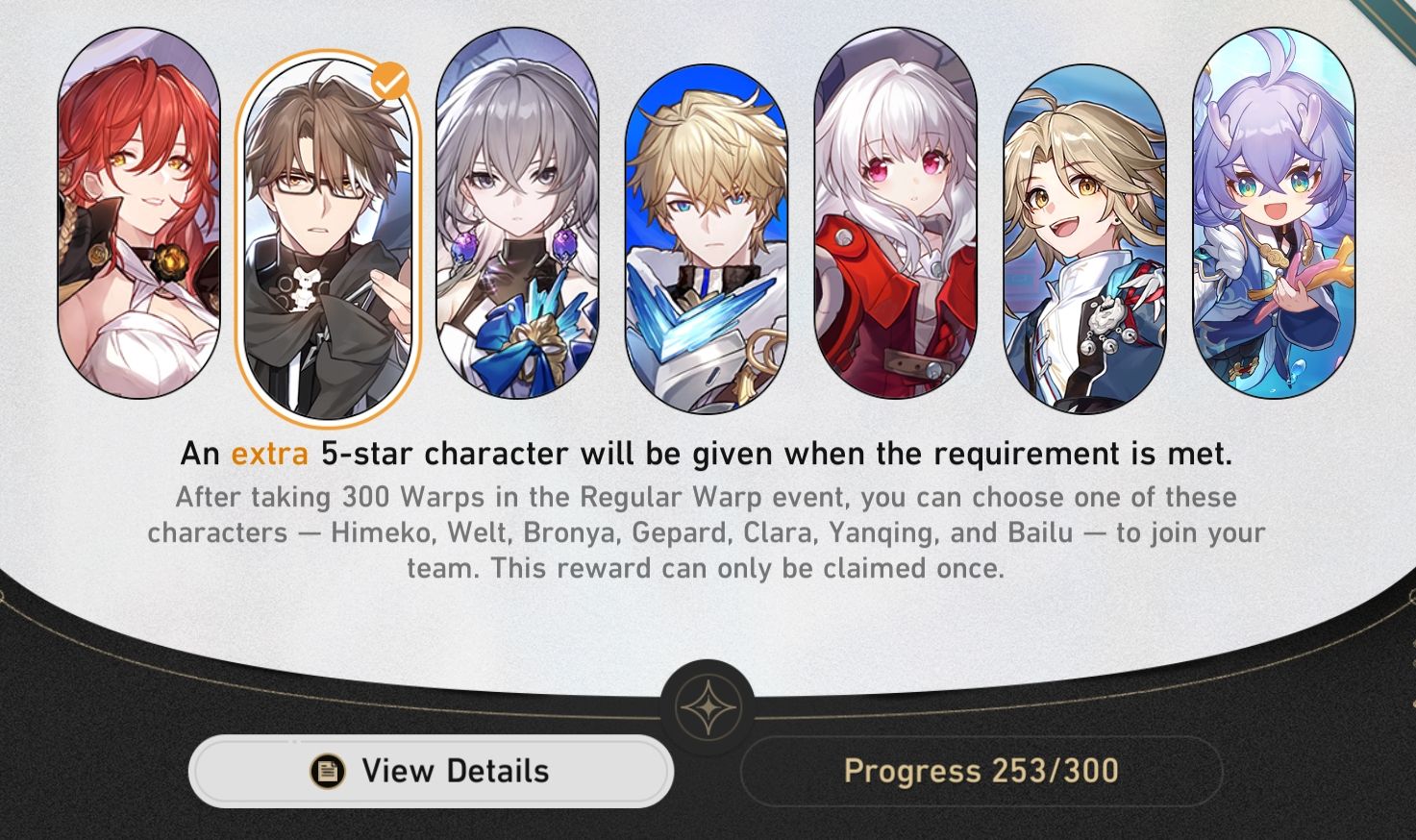Screen dimensions: 1416x840
Task: Click the document icon in View Details button
Action: click(326, 770)
